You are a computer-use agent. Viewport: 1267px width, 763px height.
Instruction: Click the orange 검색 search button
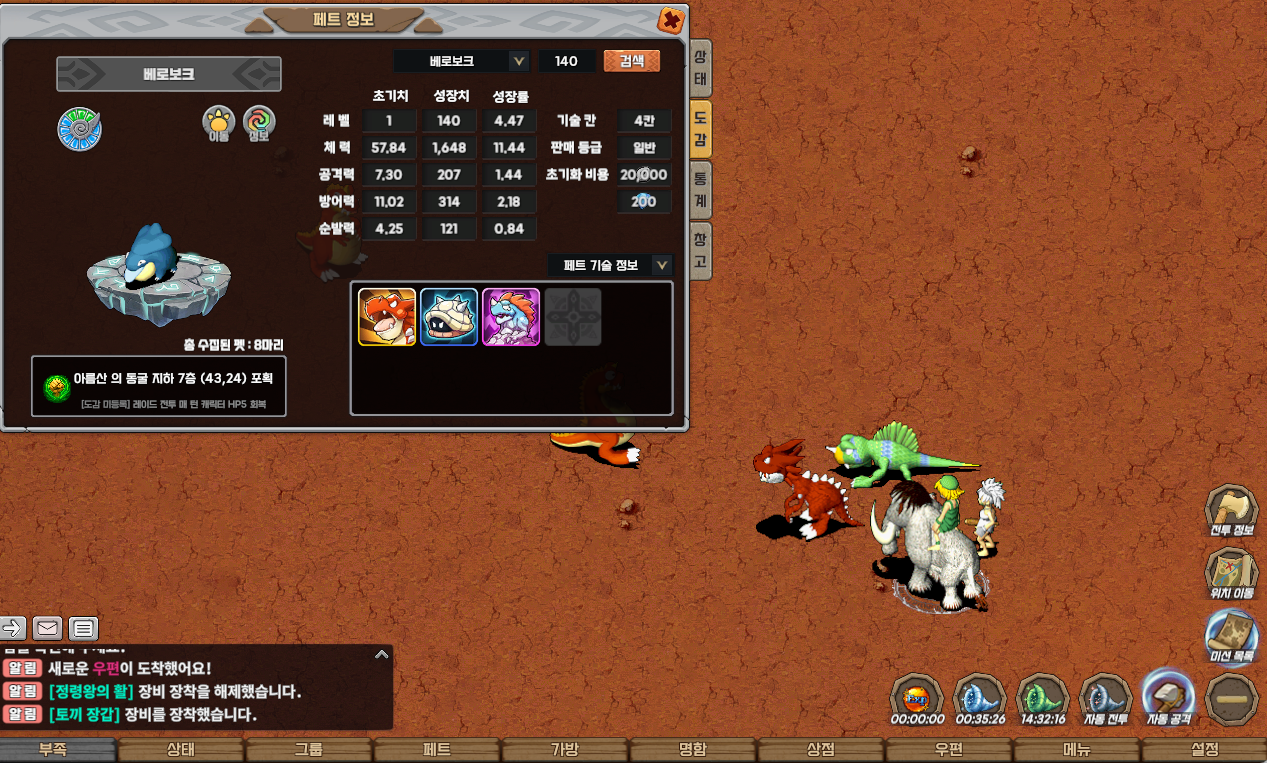point(631,61)
